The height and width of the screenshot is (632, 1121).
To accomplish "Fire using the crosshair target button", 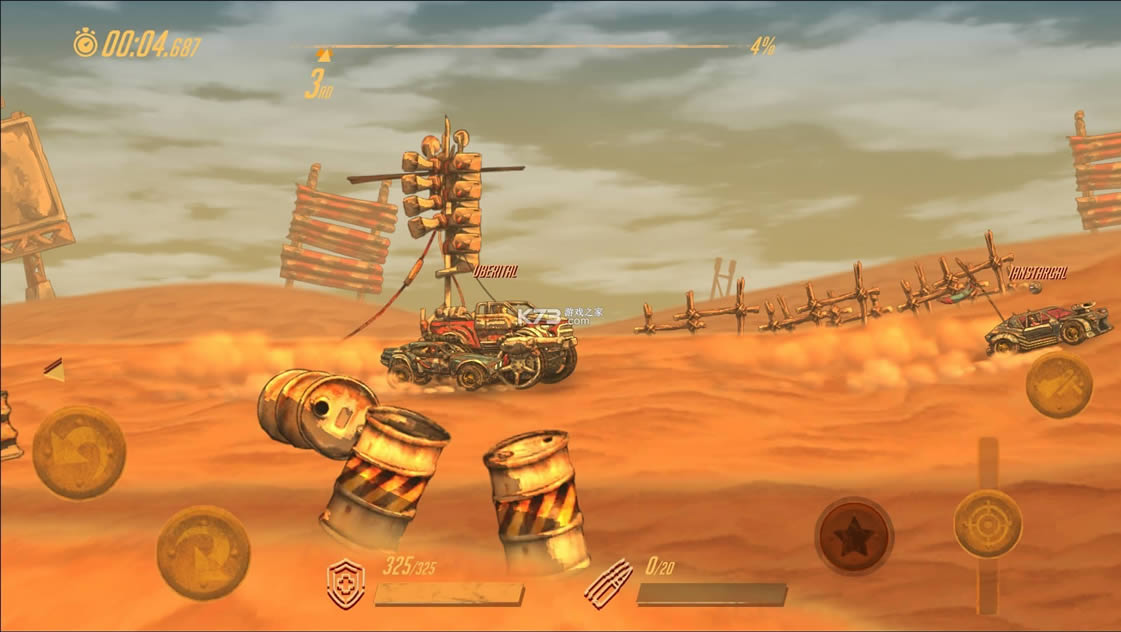I will click(988, 524).
